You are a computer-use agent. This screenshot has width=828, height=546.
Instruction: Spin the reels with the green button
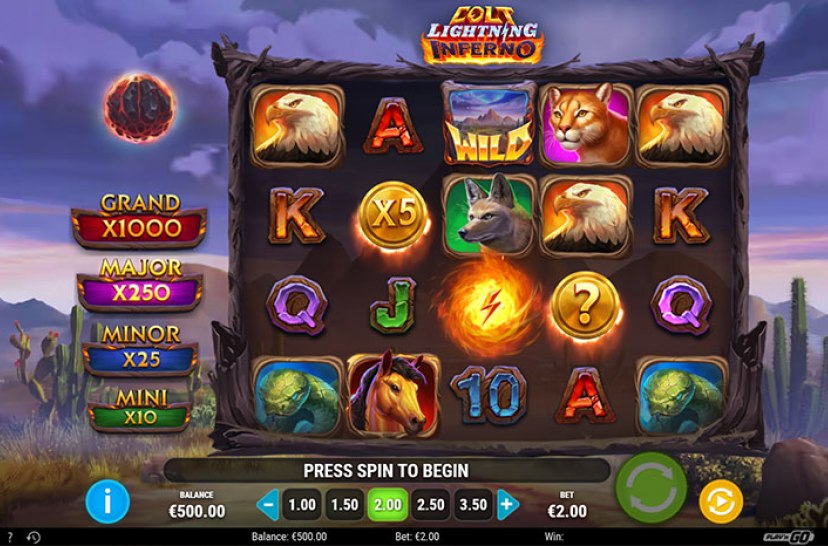point(651,487)
